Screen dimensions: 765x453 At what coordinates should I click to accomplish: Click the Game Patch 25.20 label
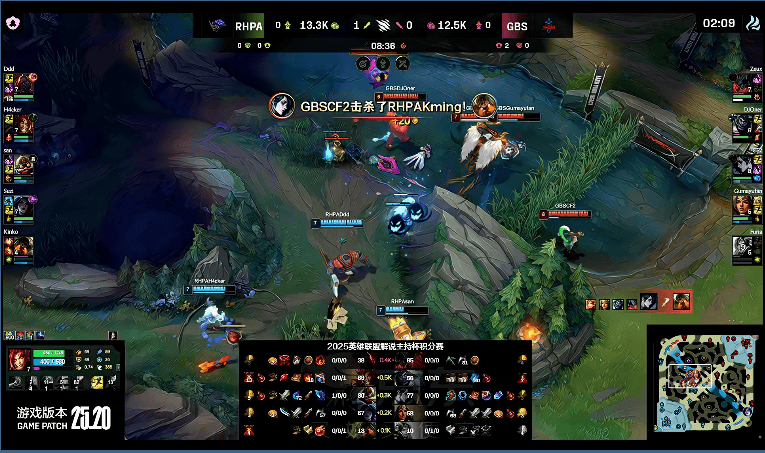[x=63, y=418]
